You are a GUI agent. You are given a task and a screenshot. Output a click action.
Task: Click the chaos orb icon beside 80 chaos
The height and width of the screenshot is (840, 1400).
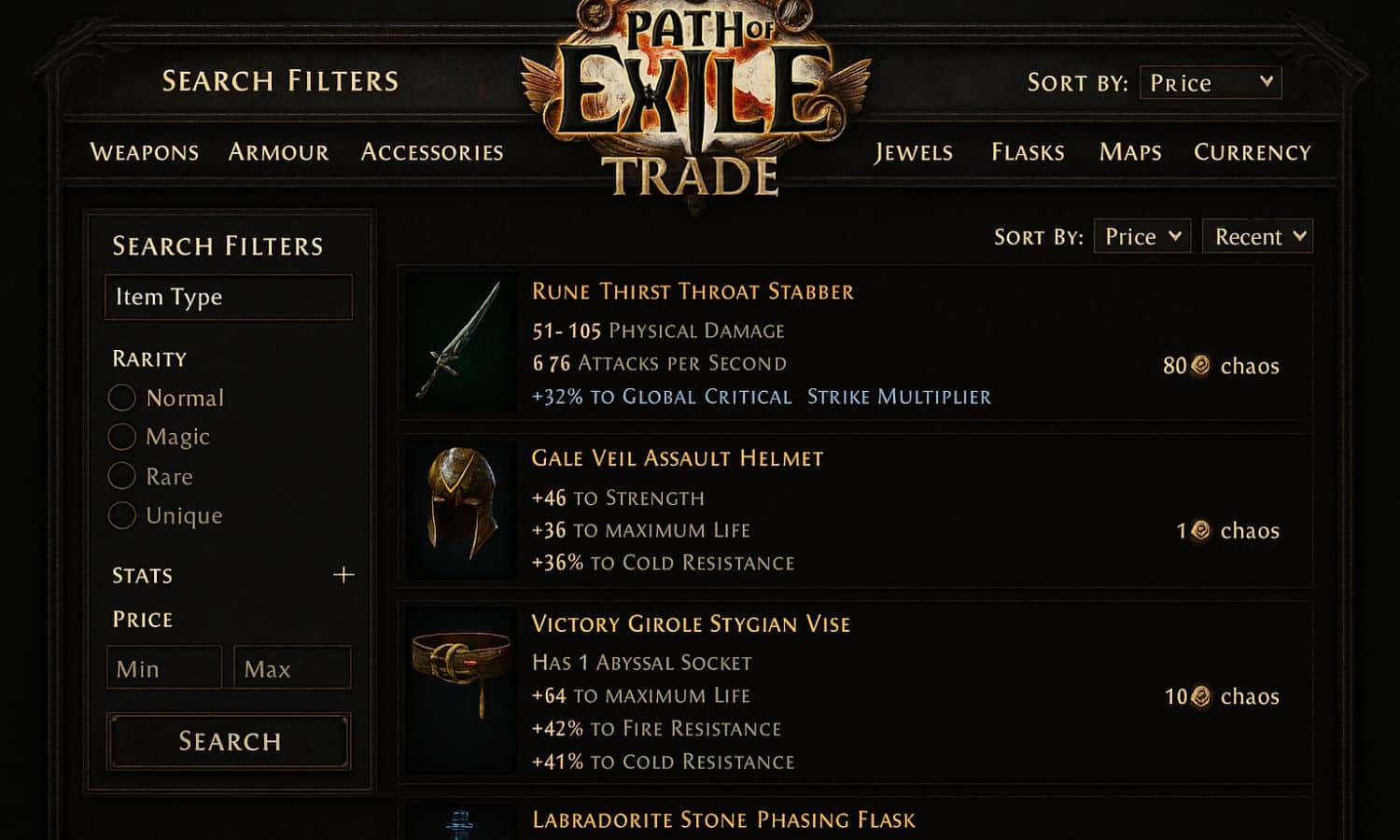click(1201, 366)
